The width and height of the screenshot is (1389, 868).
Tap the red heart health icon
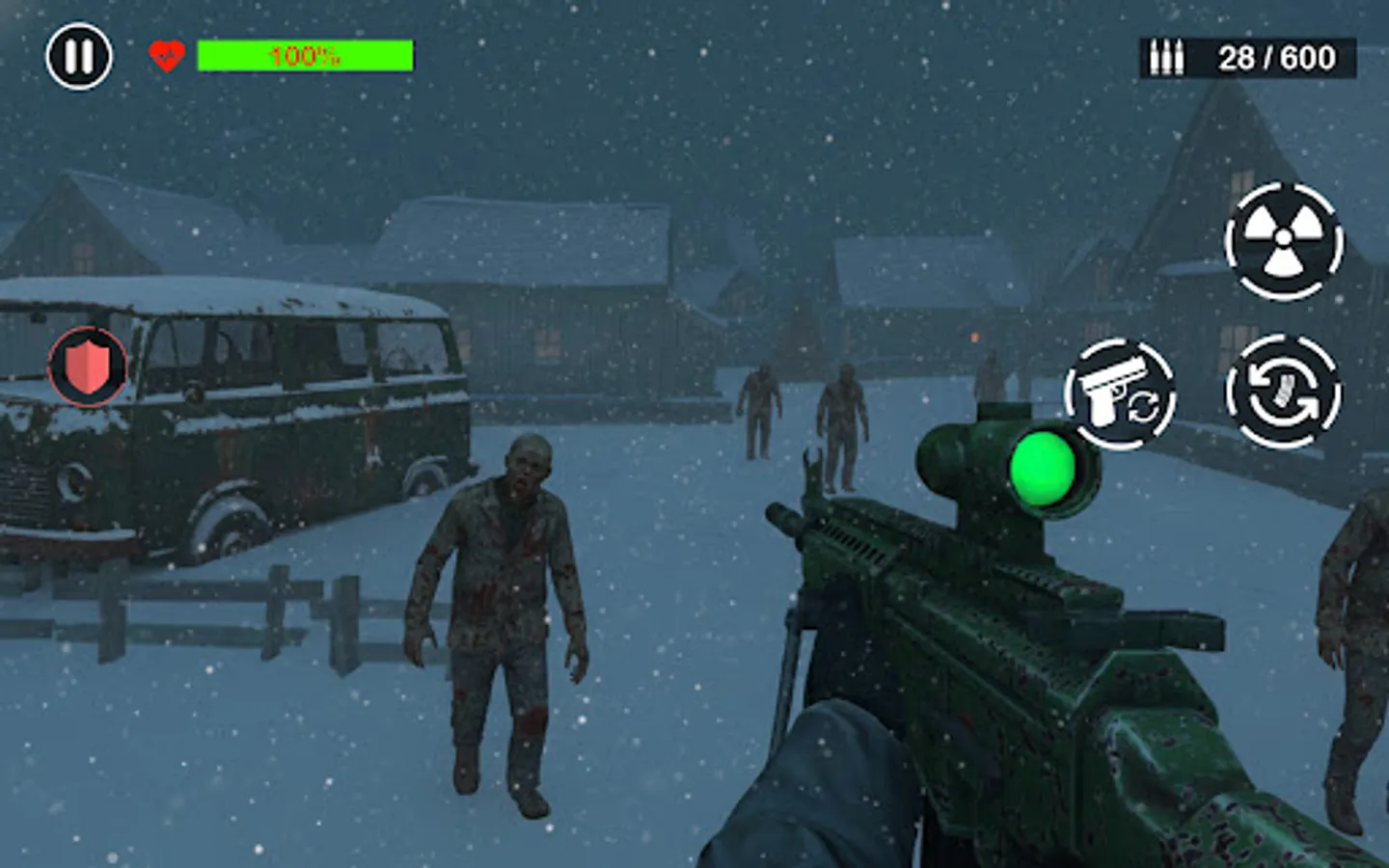(164, 55)
